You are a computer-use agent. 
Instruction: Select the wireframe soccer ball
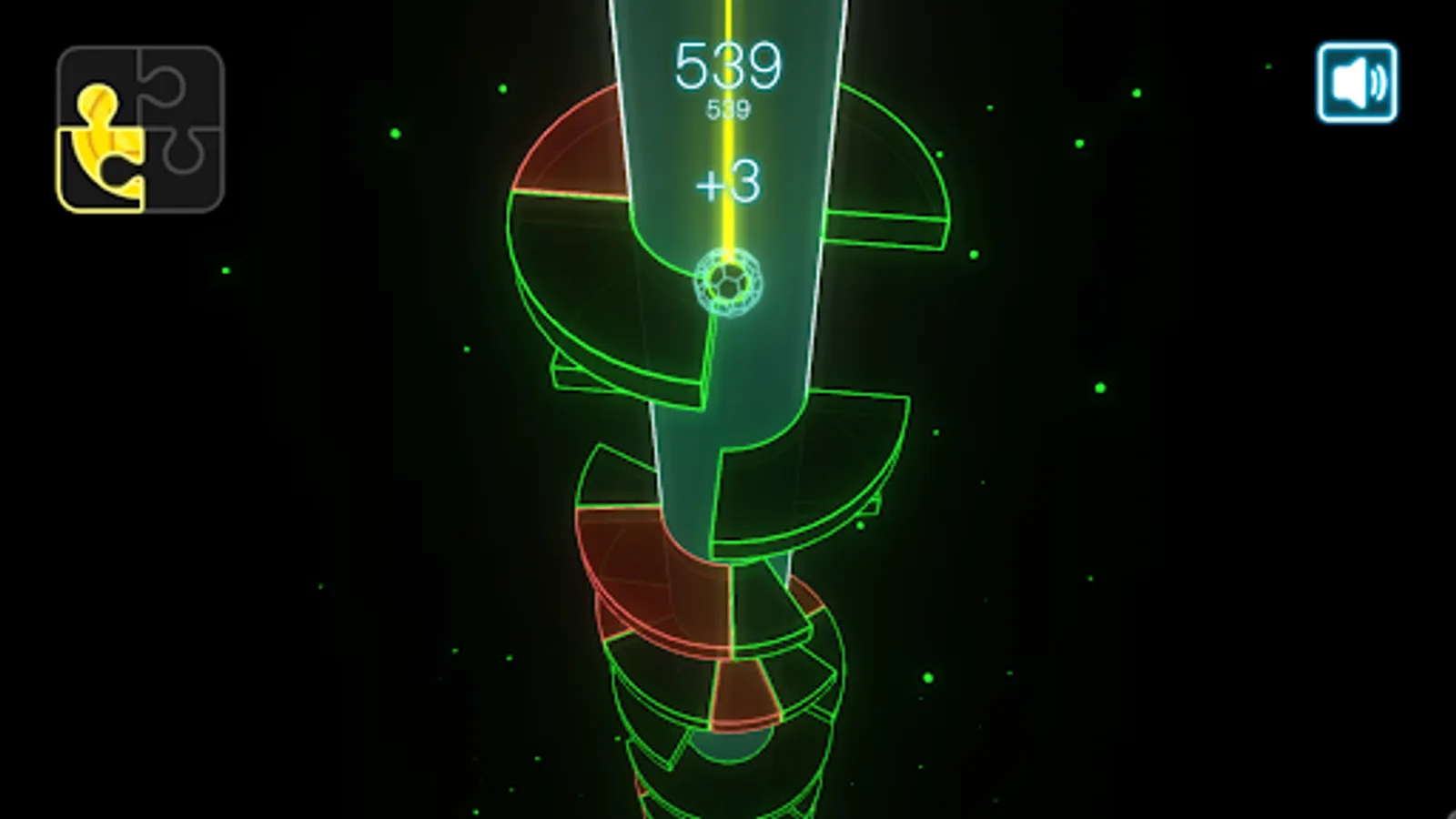(x=728, y=282)
